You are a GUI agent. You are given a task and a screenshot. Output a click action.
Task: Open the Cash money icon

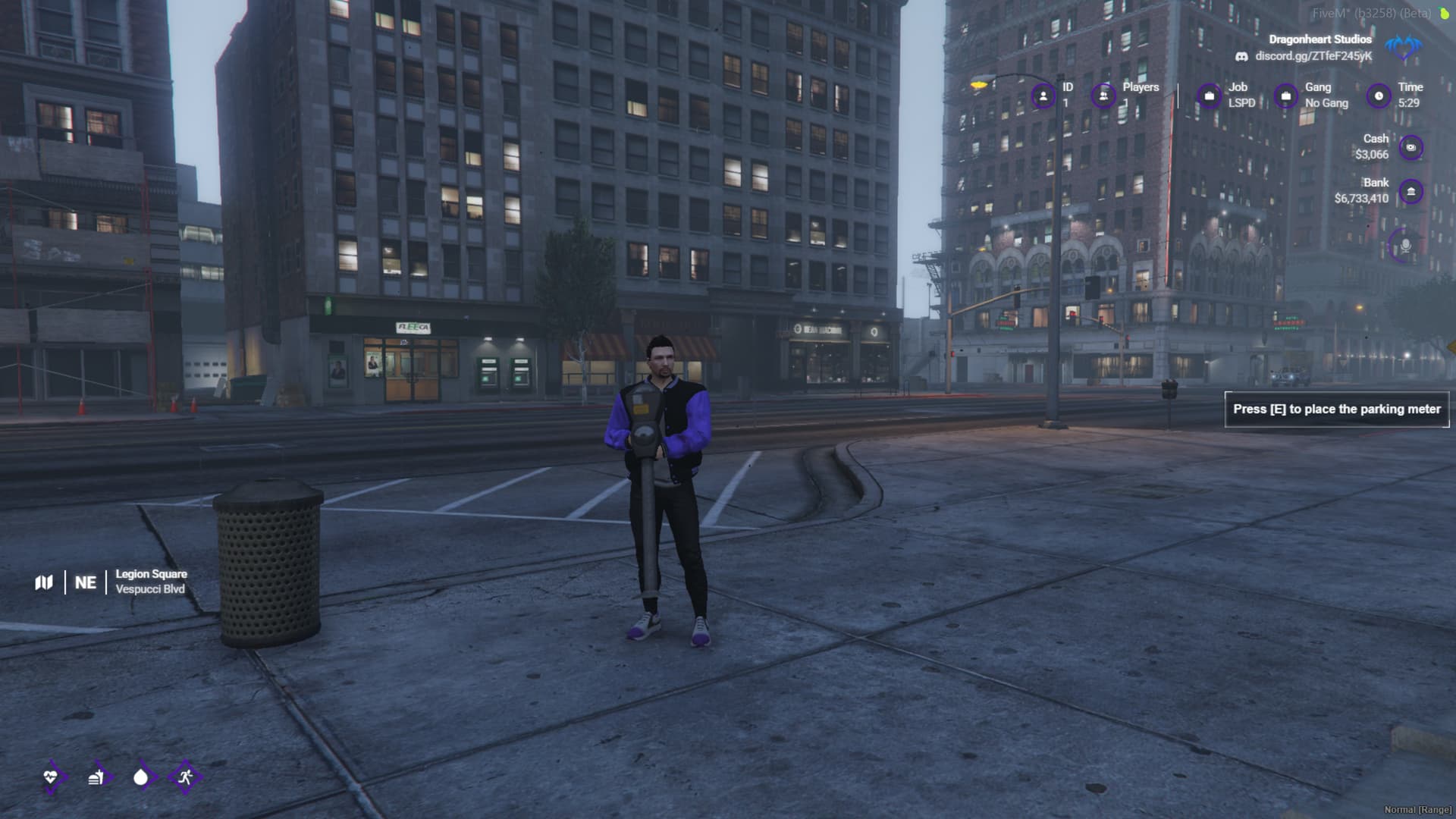(1410, 147)
